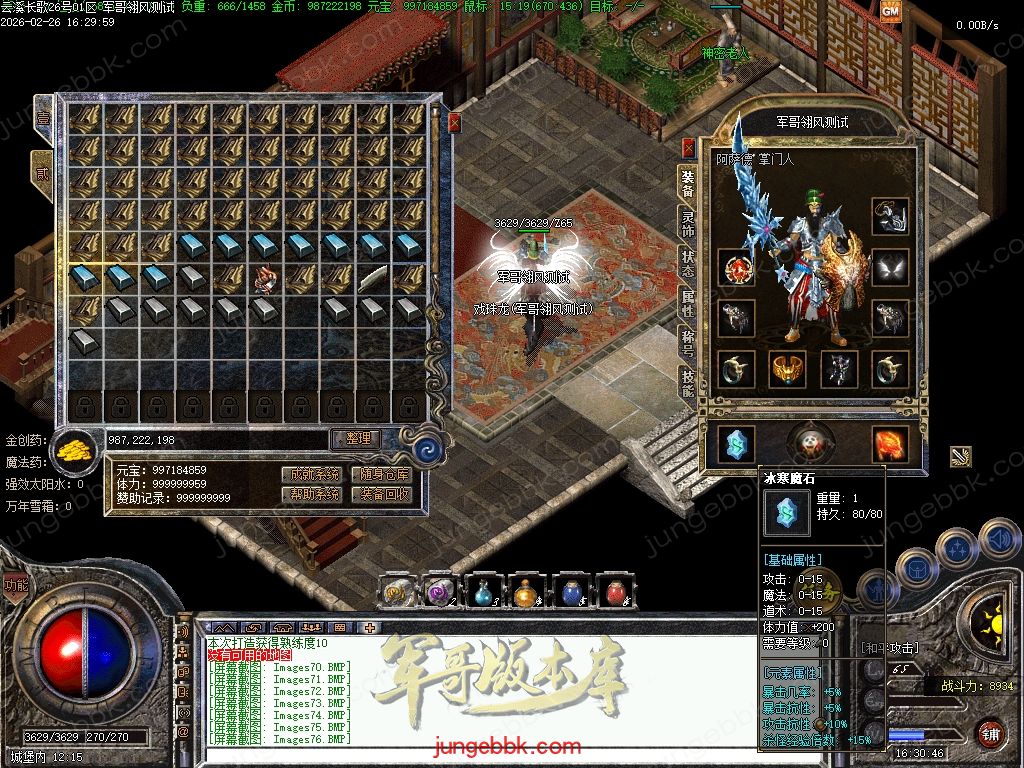Close the character equipment panel

coord(688,147)
